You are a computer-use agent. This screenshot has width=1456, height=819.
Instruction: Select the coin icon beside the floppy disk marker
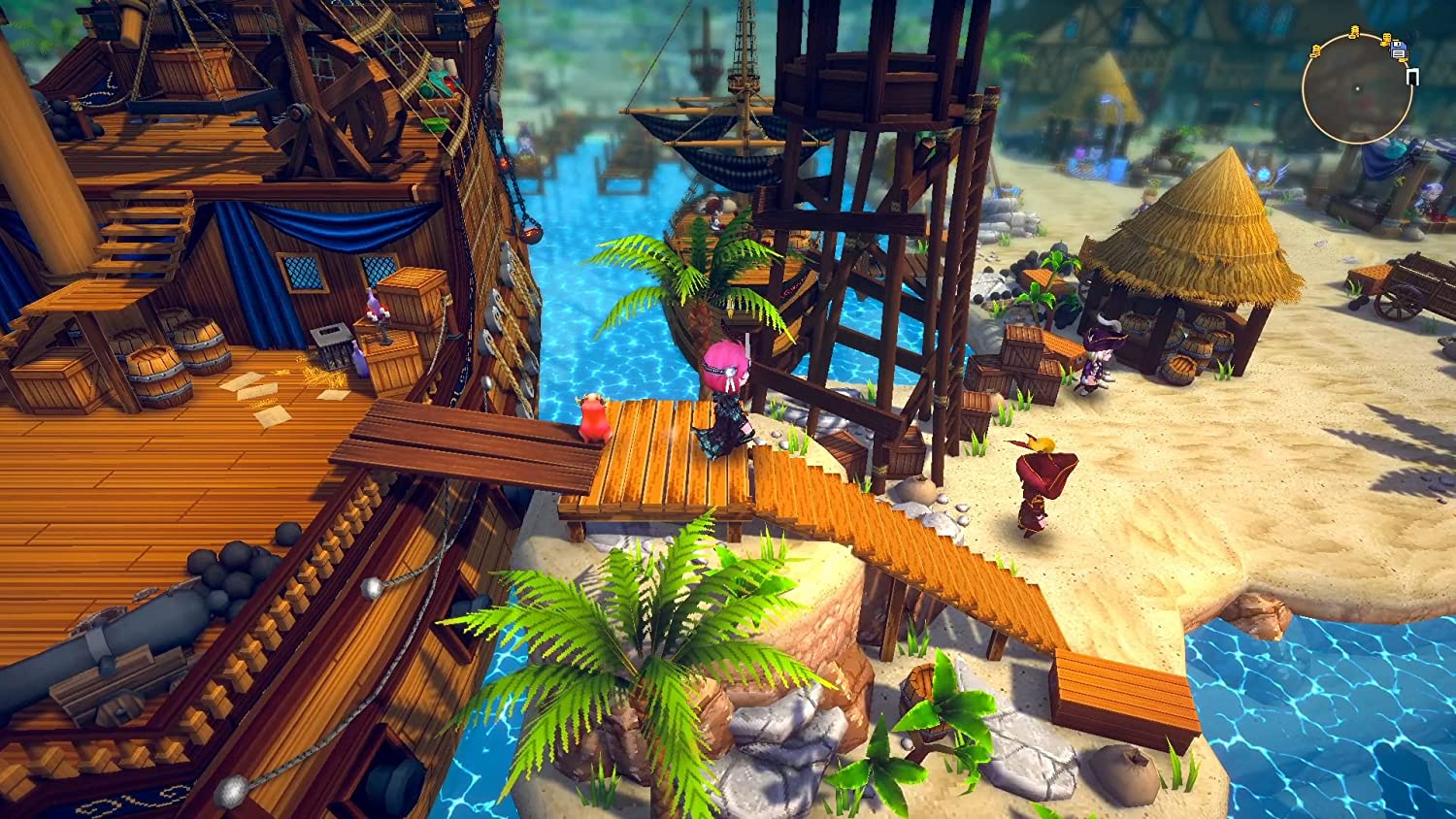click(x=1387, y=40)
